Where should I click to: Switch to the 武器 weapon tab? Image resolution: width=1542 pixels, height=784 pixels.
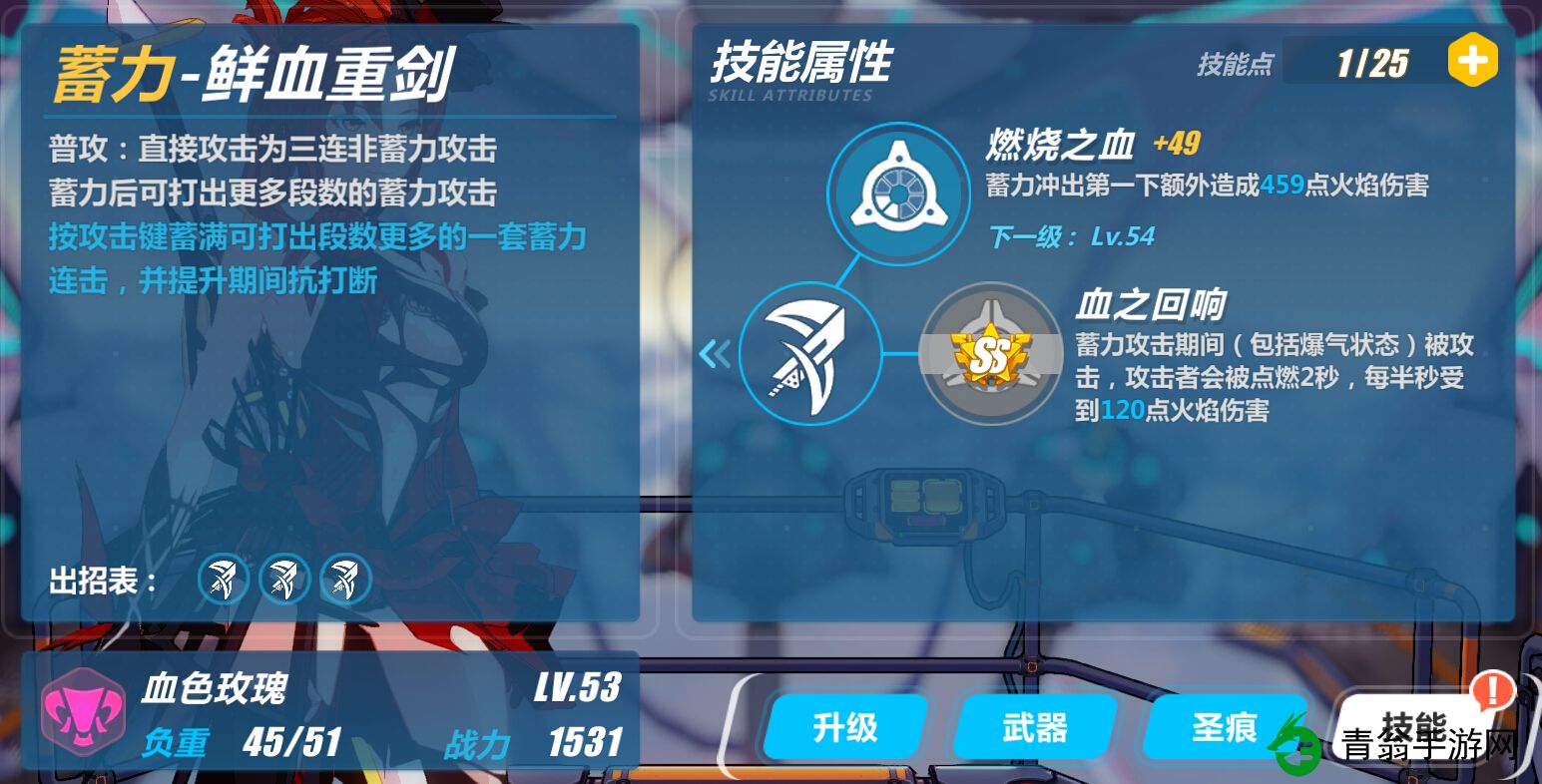coord(1035,727)
